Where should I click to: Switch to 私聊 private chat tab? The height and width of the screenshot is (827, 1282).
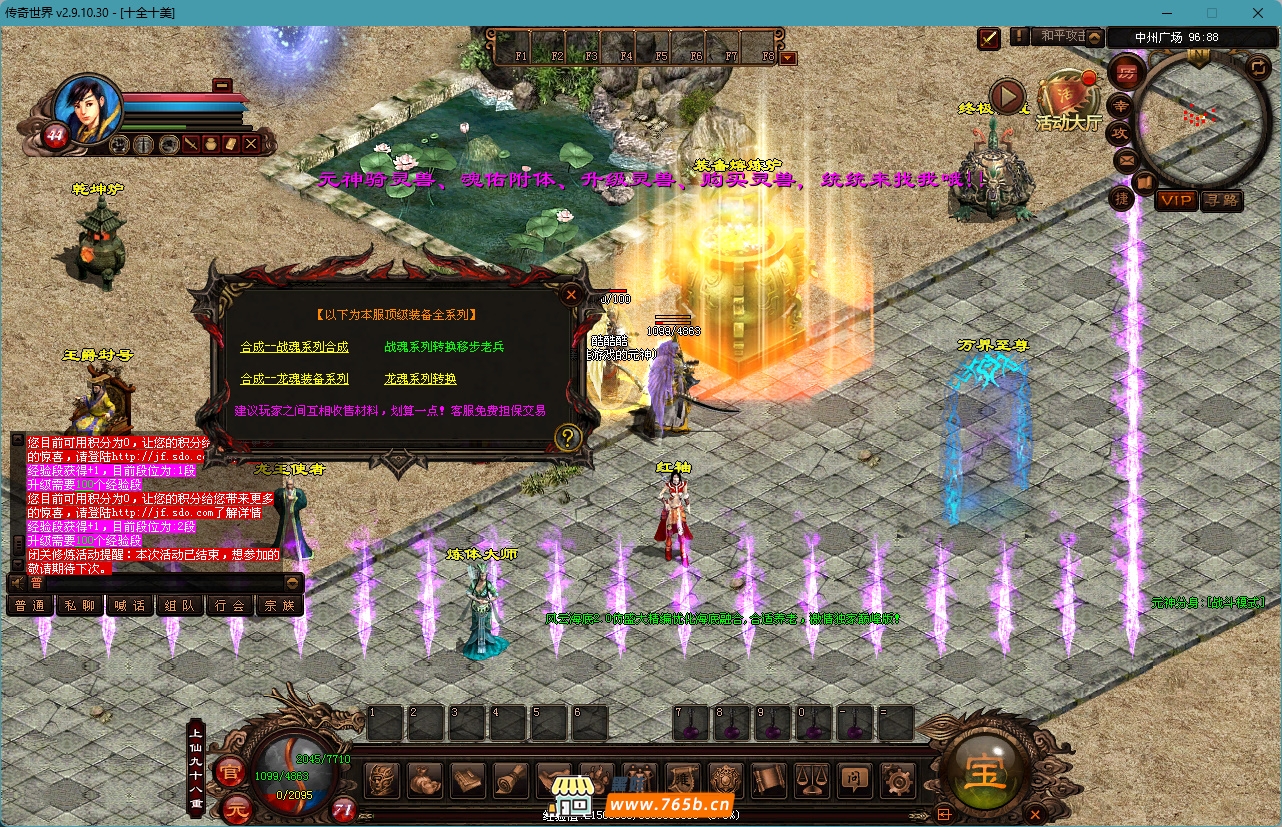tap(80, 605)
